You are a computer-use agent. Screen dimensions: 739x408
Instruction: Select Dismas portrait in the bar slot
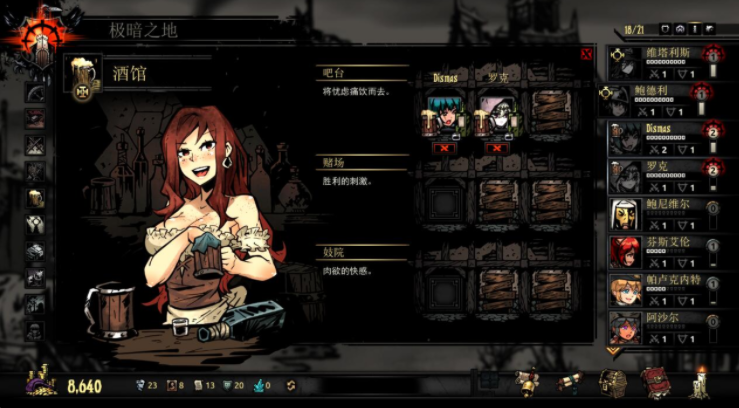pos(443,114)
